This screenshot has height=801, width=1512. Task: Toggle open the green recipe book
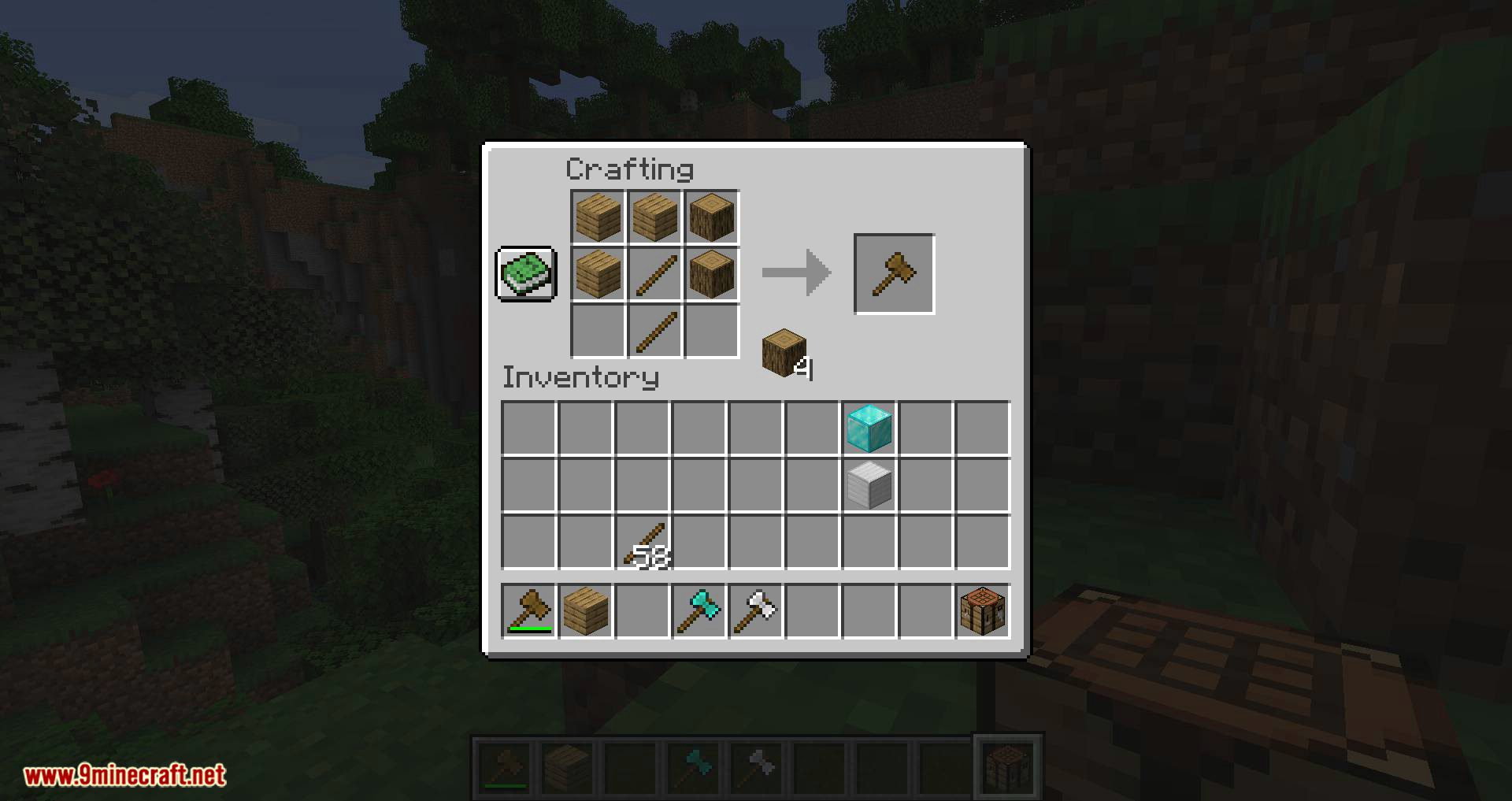(x=526, y=275)
